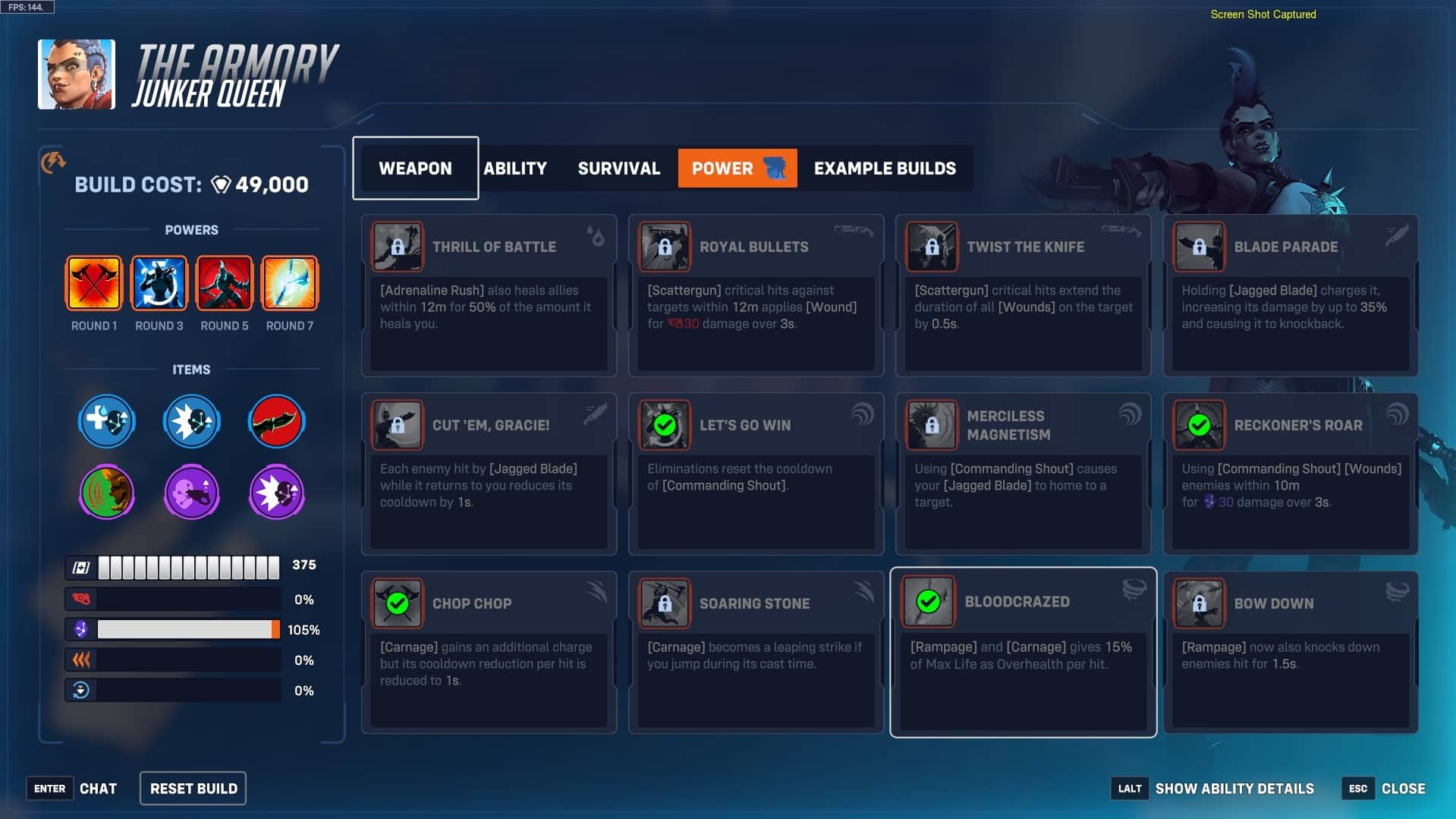Click the RESET BUILD button
Screen dimensions: 1456x819
192,788
